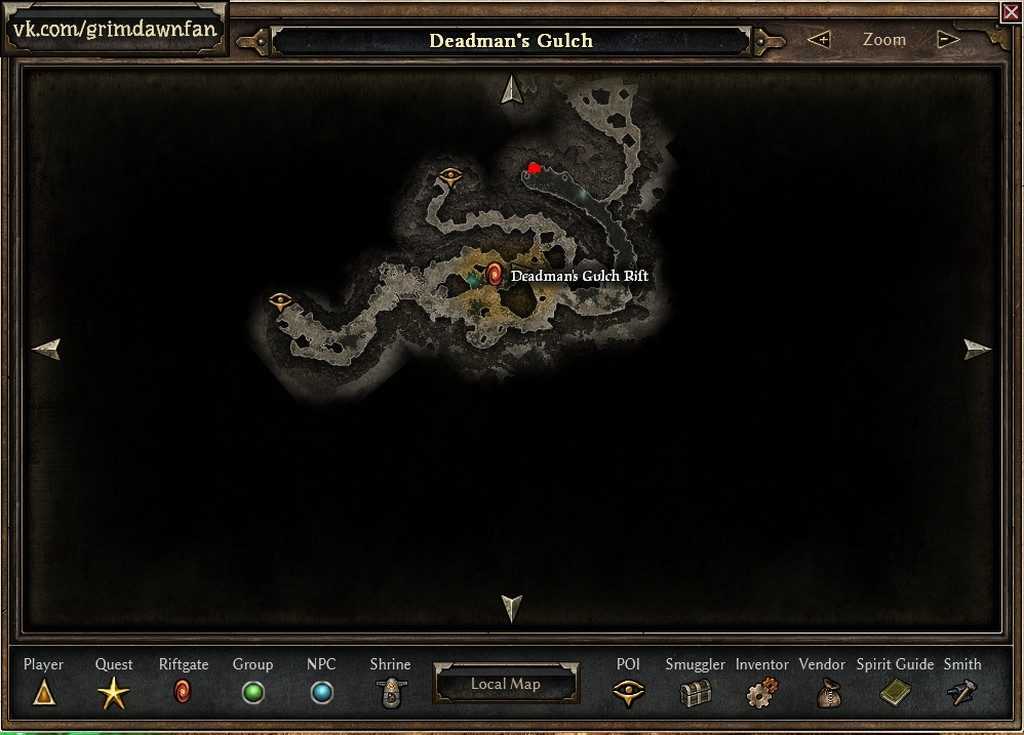
Task: Click the red marker on the map
Action: (x=534, y=168)
